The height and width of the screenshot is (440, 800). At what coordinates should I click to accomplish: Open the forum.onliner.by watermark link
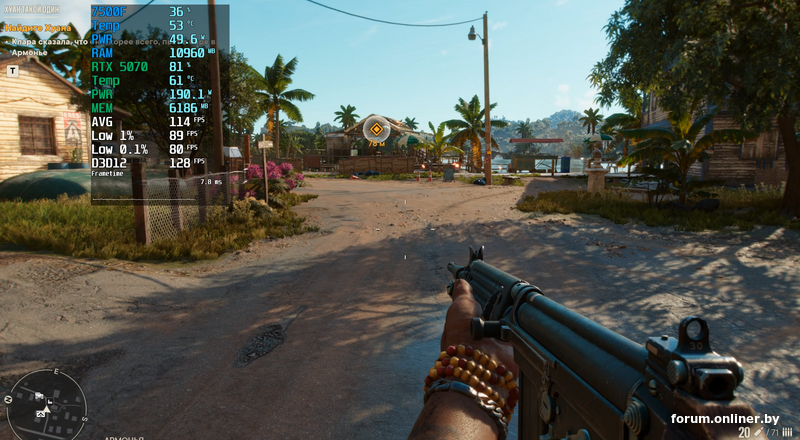(725, 418)
